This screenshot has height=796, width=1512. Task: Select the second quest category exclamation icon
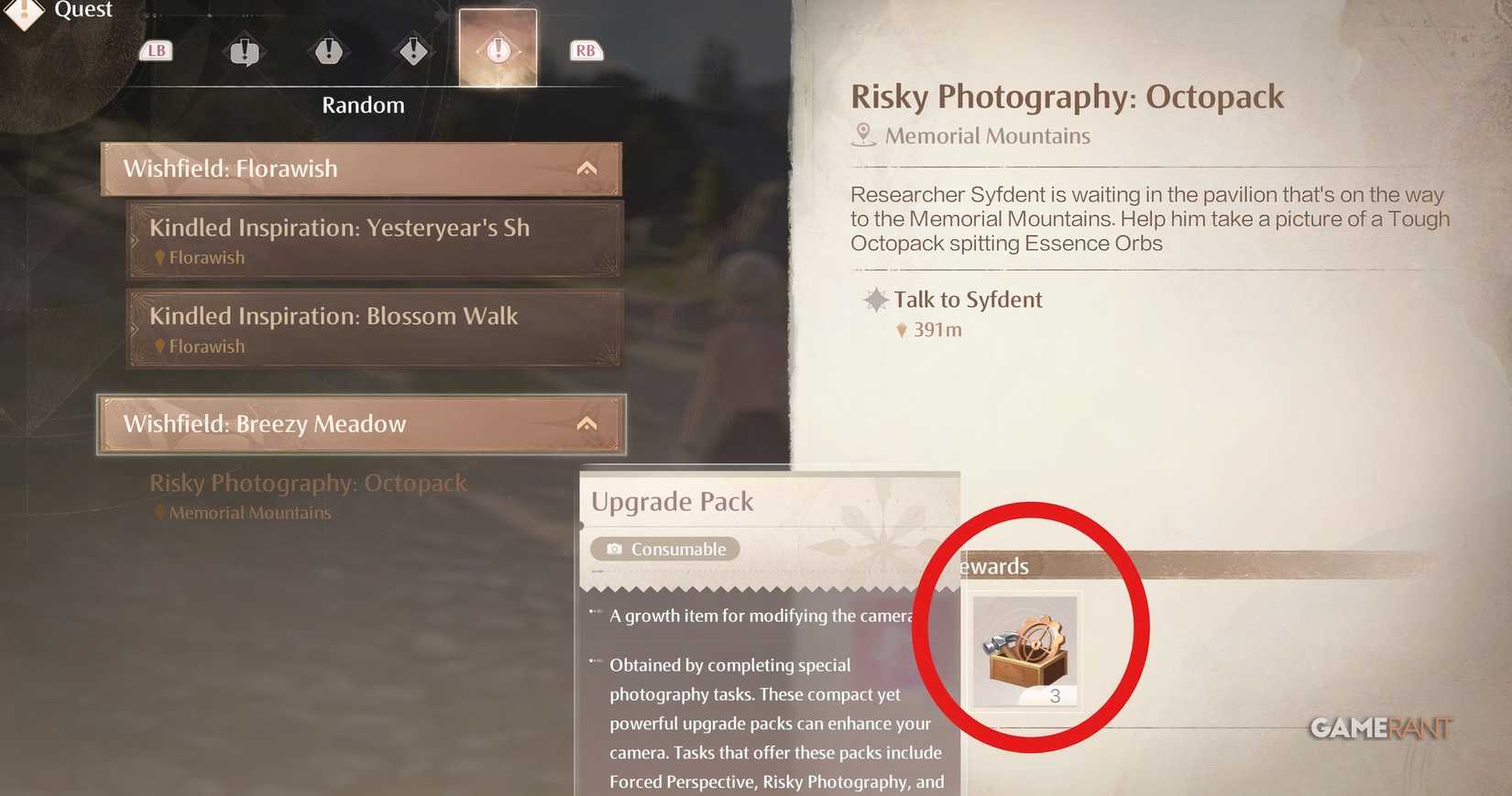tap(328, 52)
